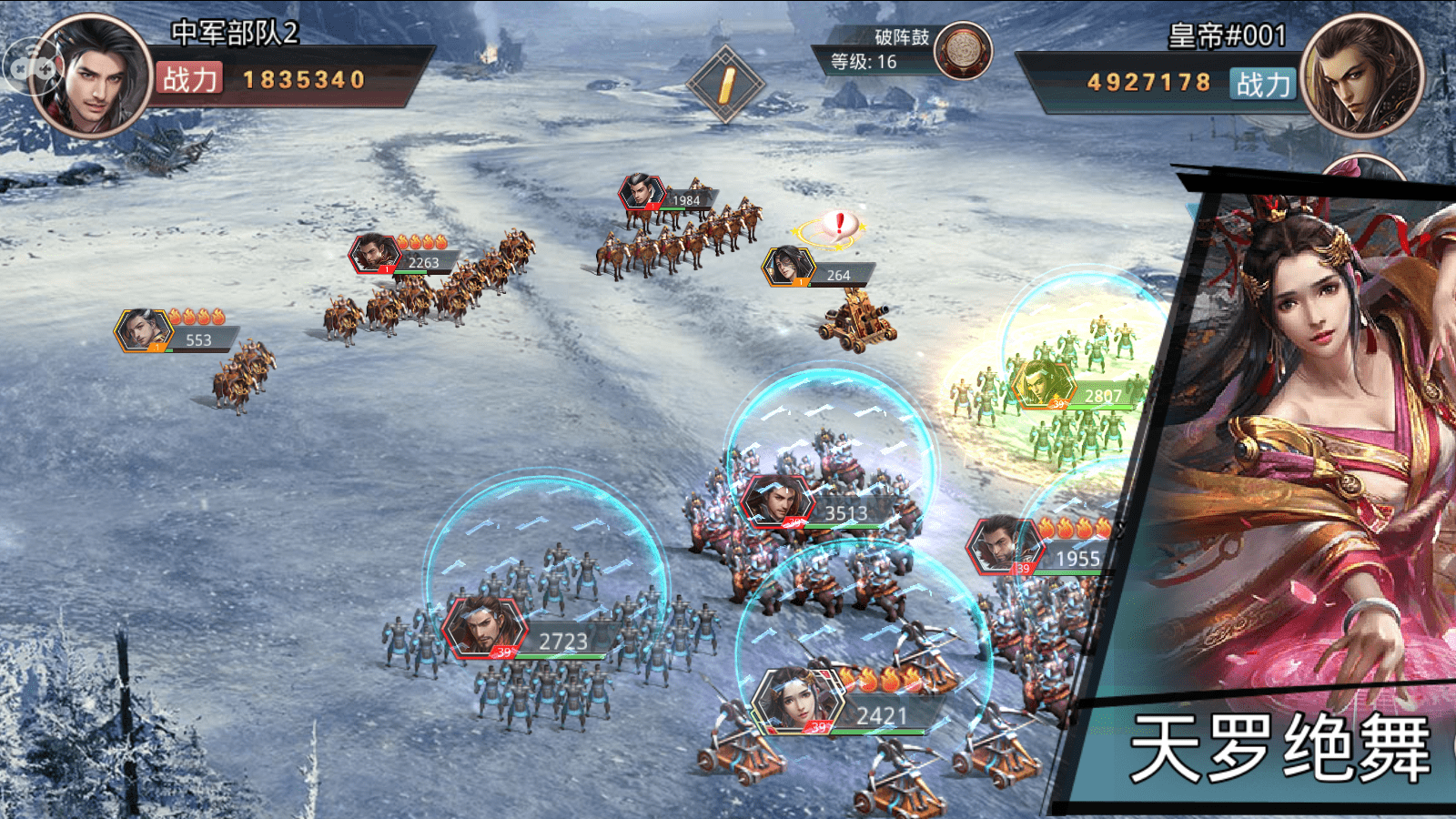The image size is (1456, 819).
Task: Target the enemy general badge with 264 troops
Action: (787, 266)
